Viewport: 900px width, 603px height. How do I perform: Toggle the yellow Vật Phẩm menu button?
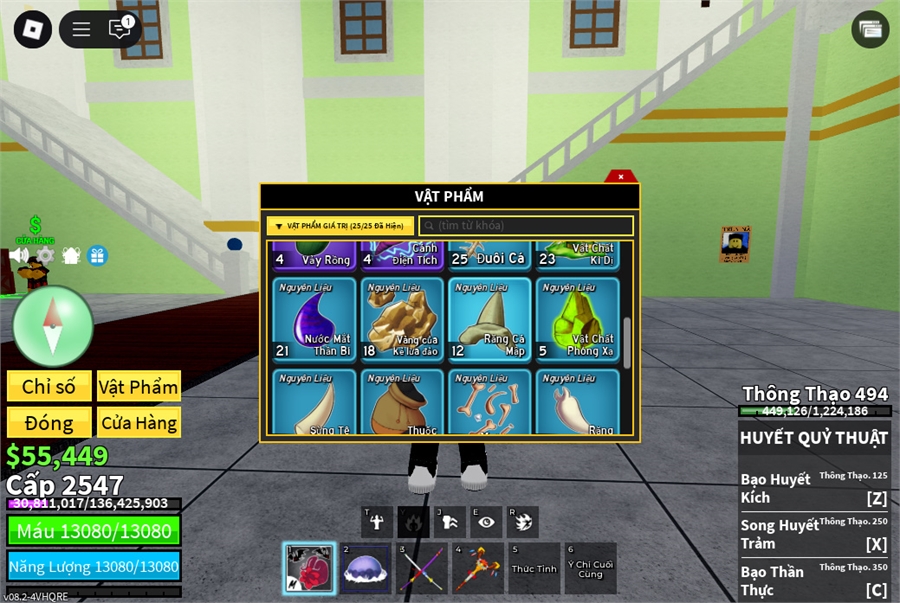click(139, 387)
